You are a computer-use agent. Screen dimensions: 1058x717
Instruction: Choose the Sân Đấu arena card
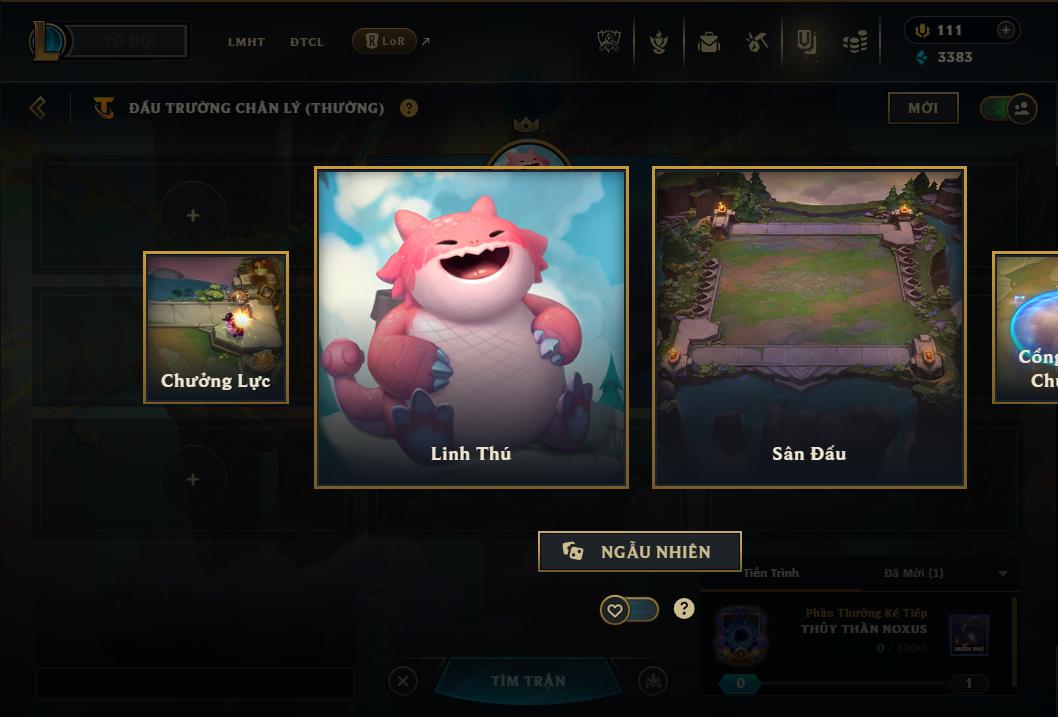[x=809, y=327]
